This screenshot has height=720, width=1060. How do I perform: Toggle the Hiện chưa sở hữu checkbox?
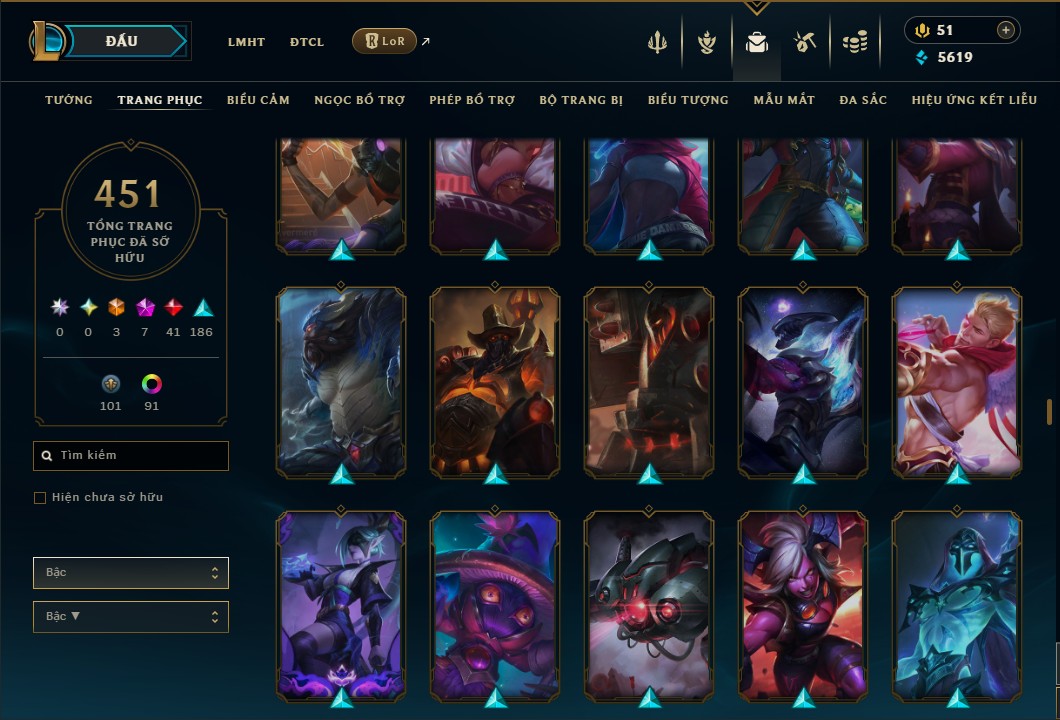click(x=40, y=498)
